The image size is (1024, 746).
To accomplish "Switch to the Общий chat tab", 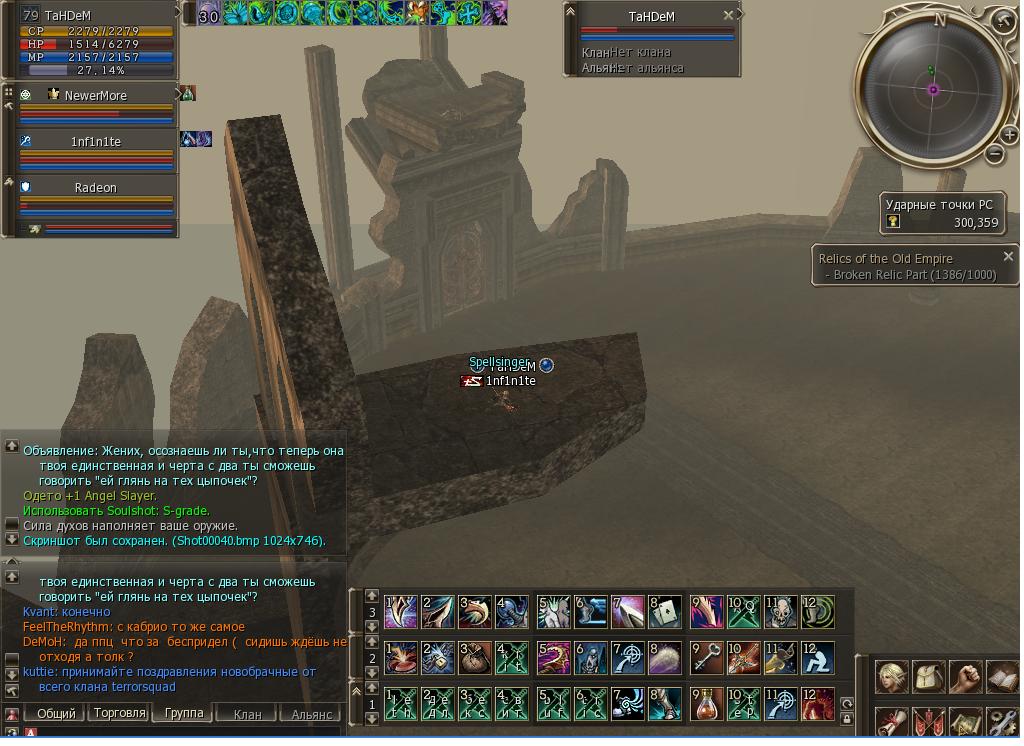I will coord(56,713).
